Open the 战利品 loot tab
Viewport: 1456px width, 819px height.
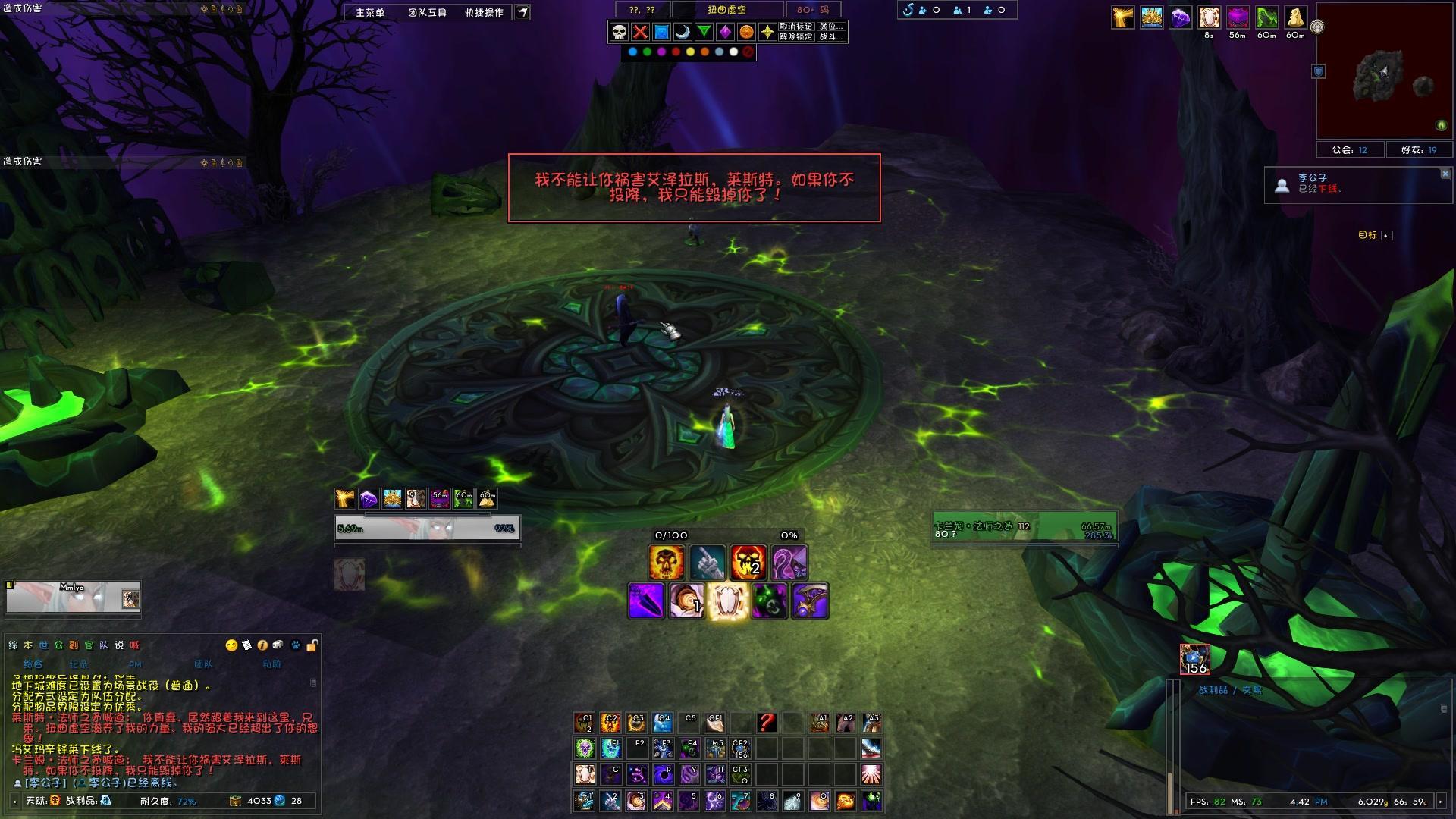pyautogui.click(x=1213, y=690)
